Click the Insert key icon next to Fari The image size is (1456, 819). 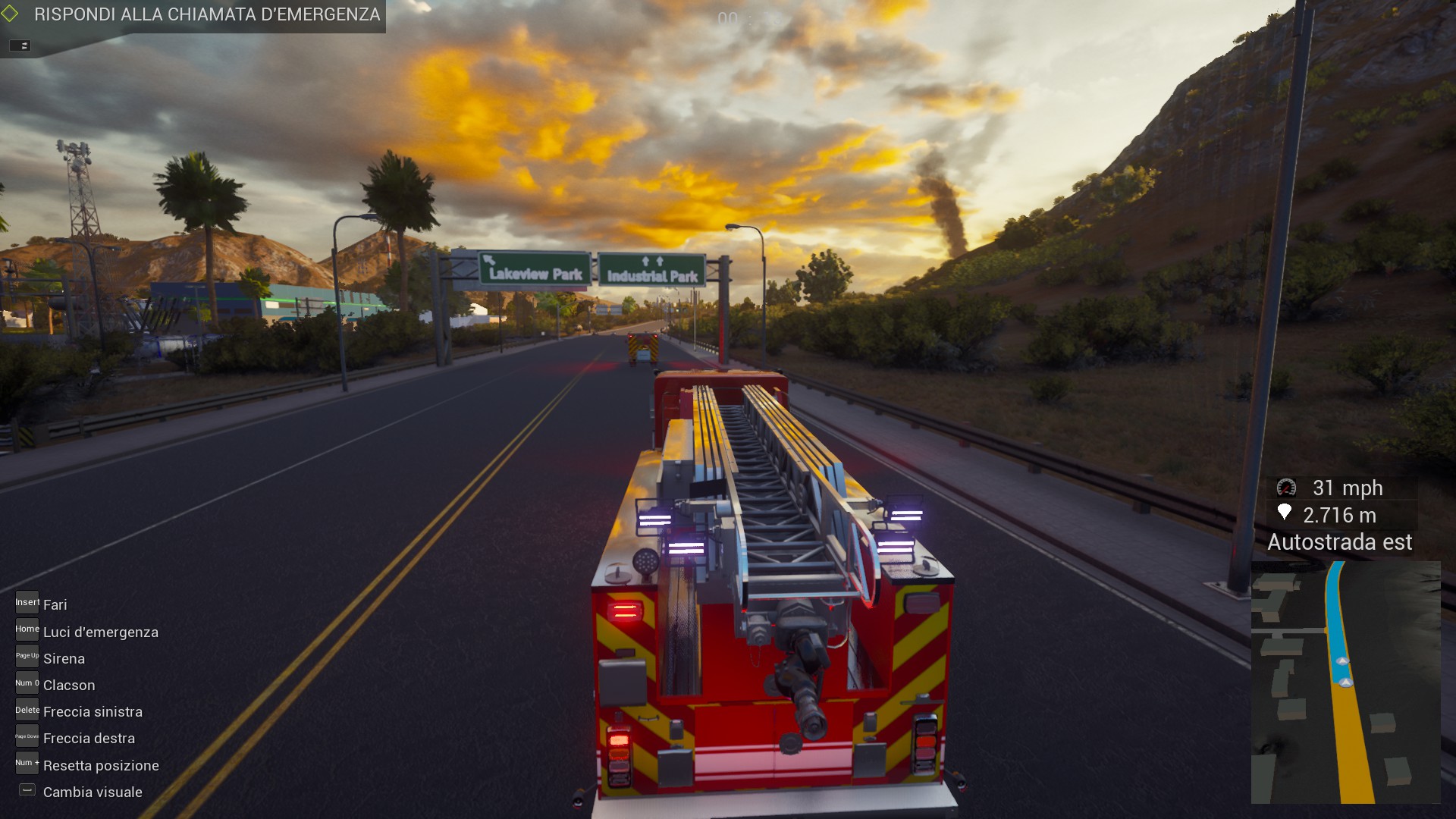(x=27, y=602)
